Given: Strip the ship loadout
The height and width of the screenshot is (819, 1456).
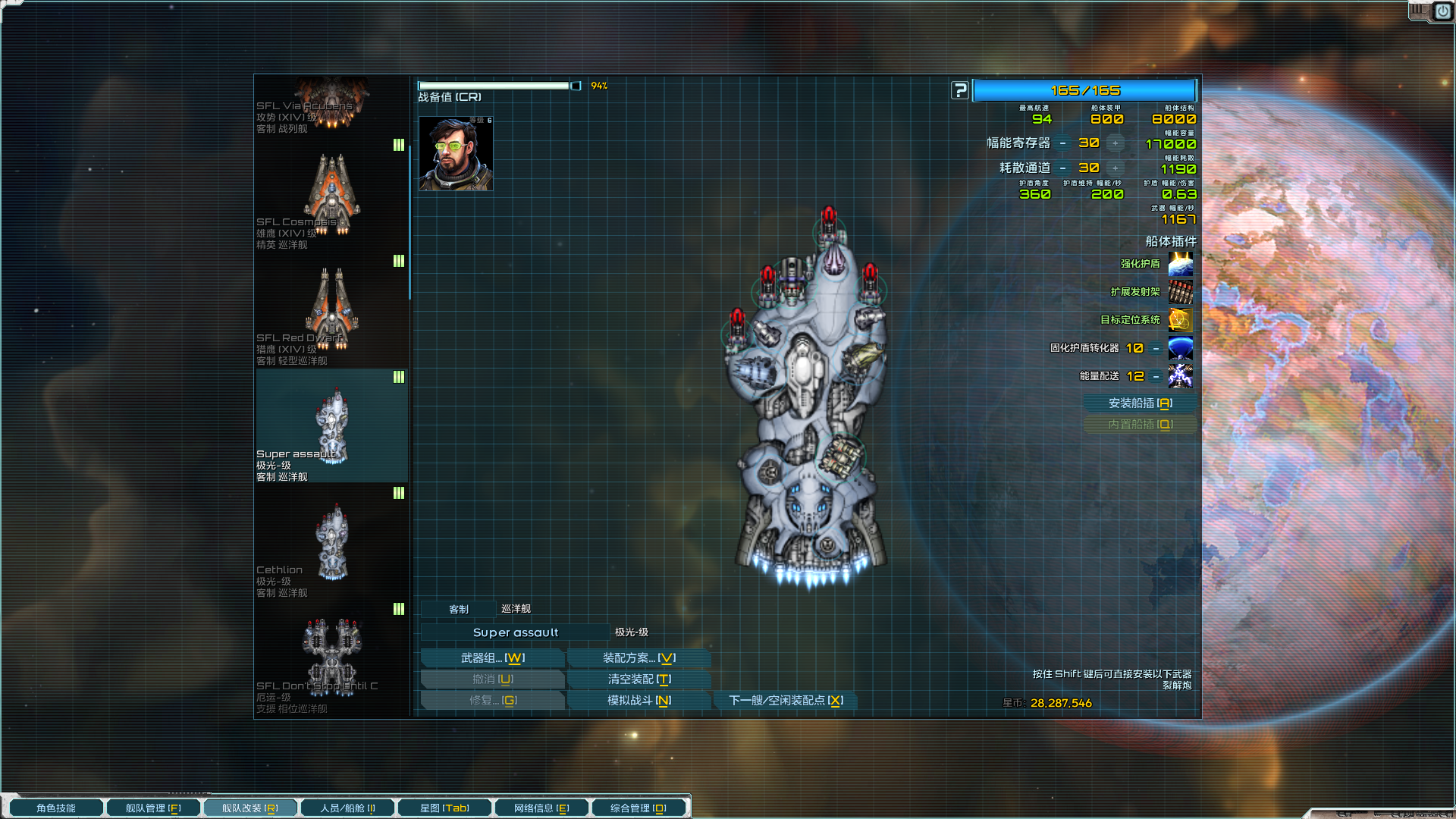Looking at the screenshot, I should click(639, 679).
